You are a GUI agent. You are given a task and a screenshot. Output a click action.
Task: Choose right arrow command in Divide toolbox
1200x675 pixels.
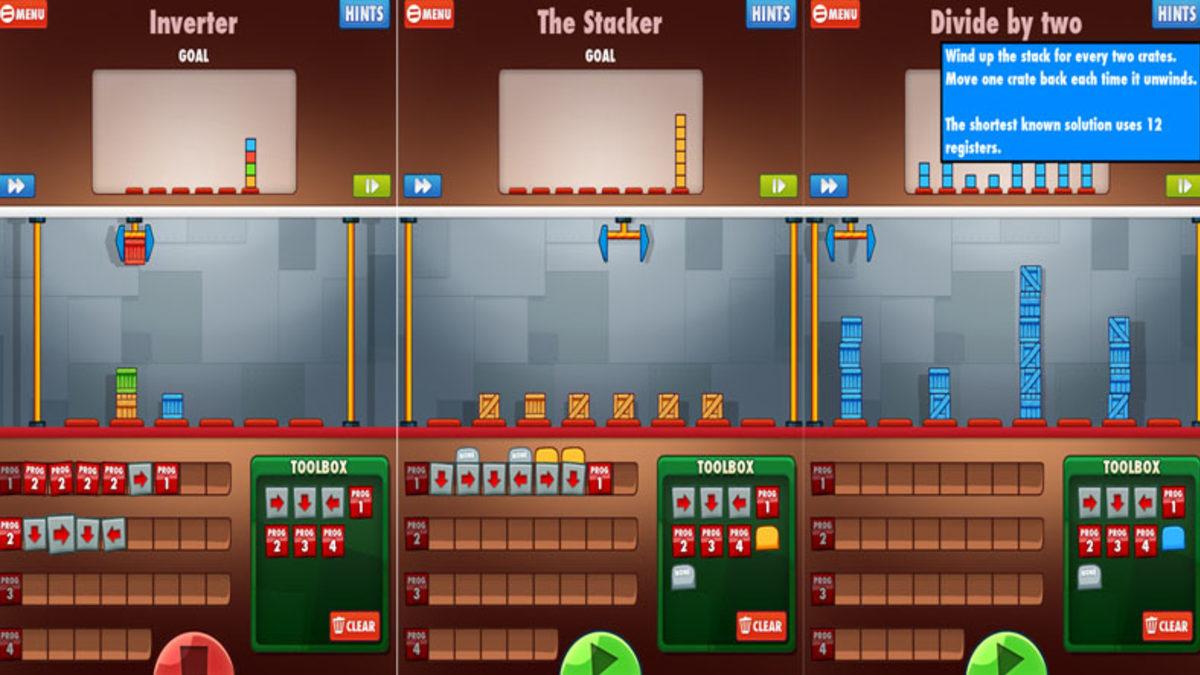[x=1089, y=501]
